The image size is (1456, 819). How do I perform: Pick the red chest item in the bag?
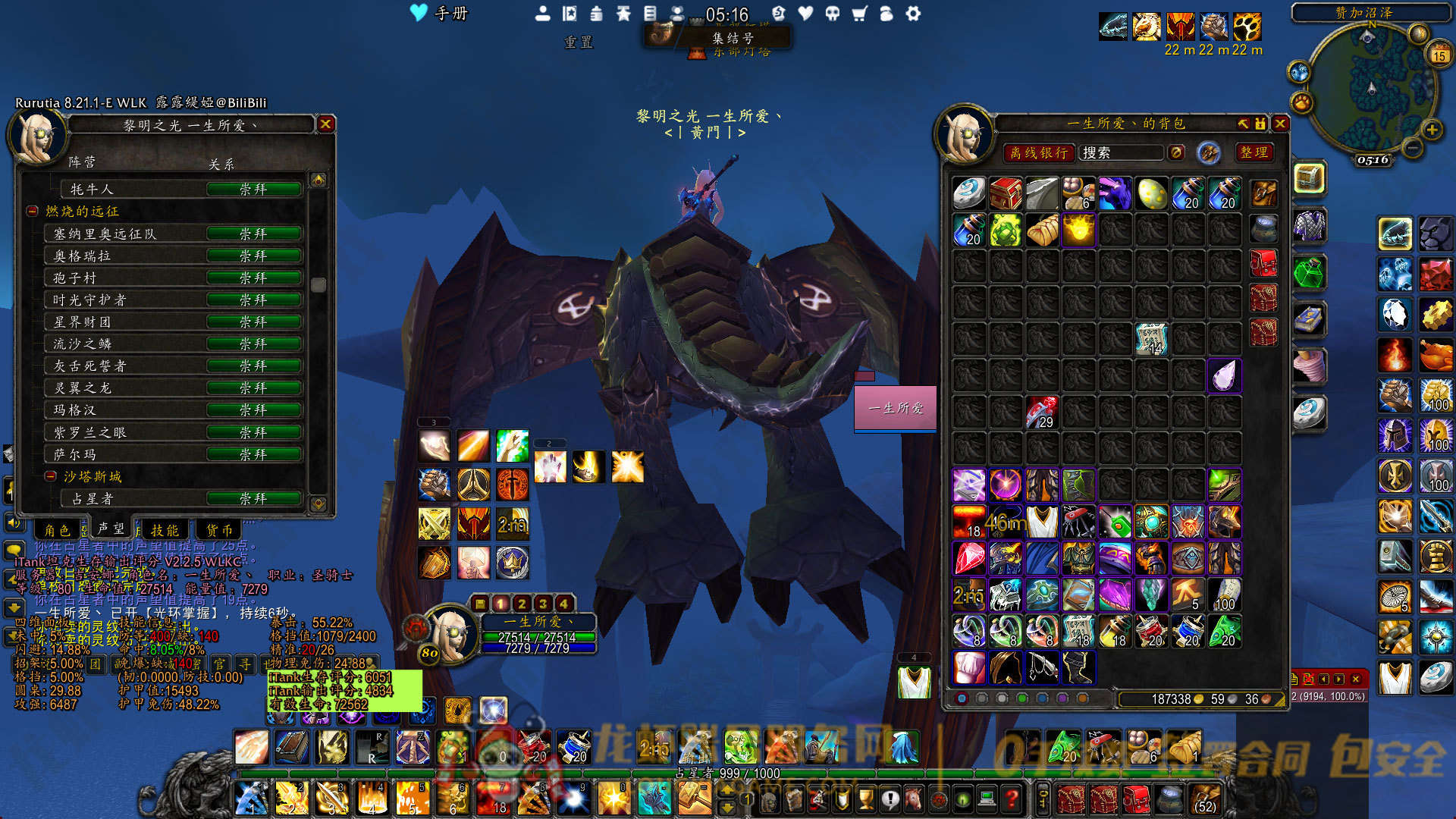point(1006,194)
